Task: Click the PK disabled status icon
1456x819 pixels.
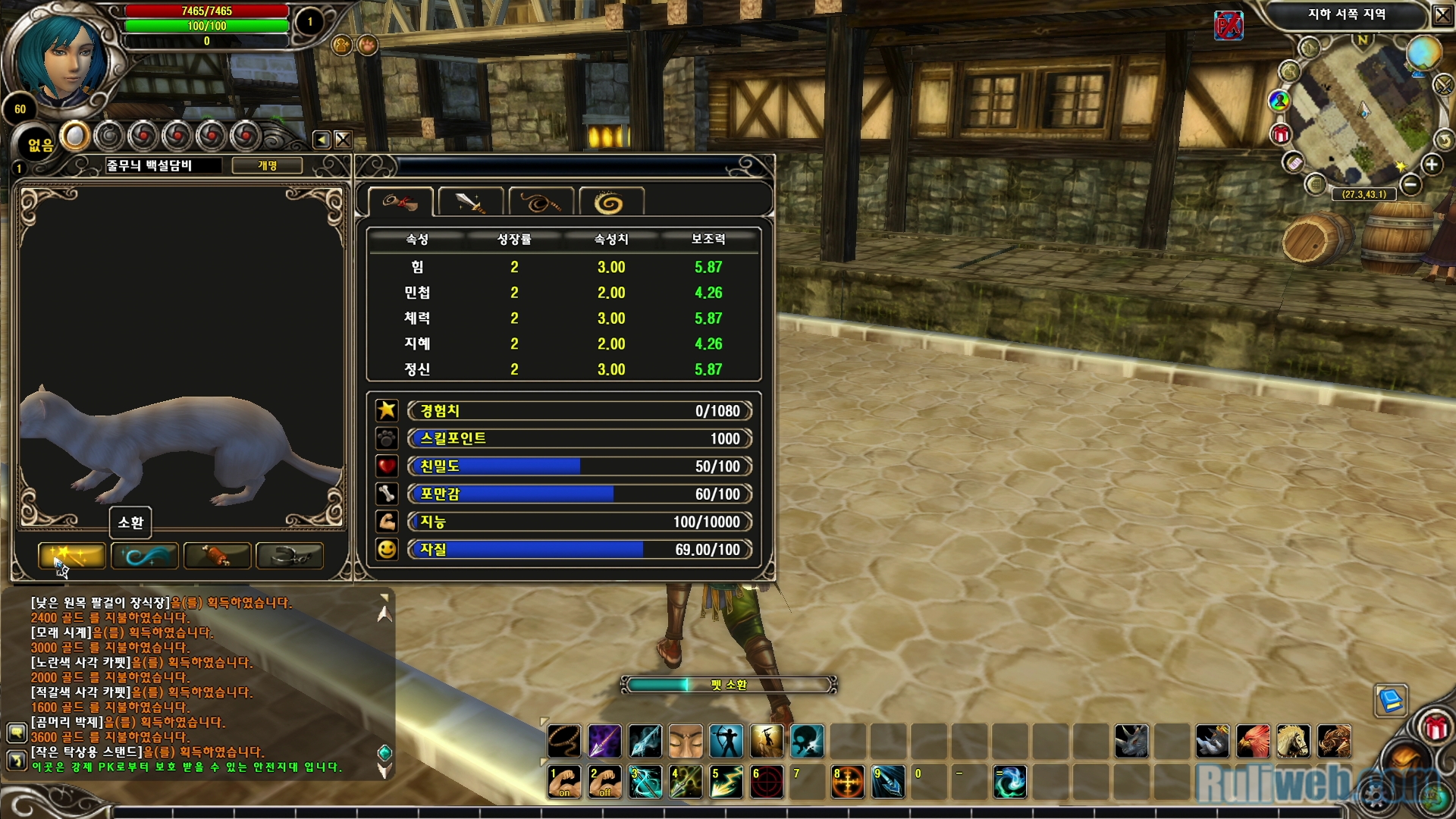Action: pos(1228,26)
